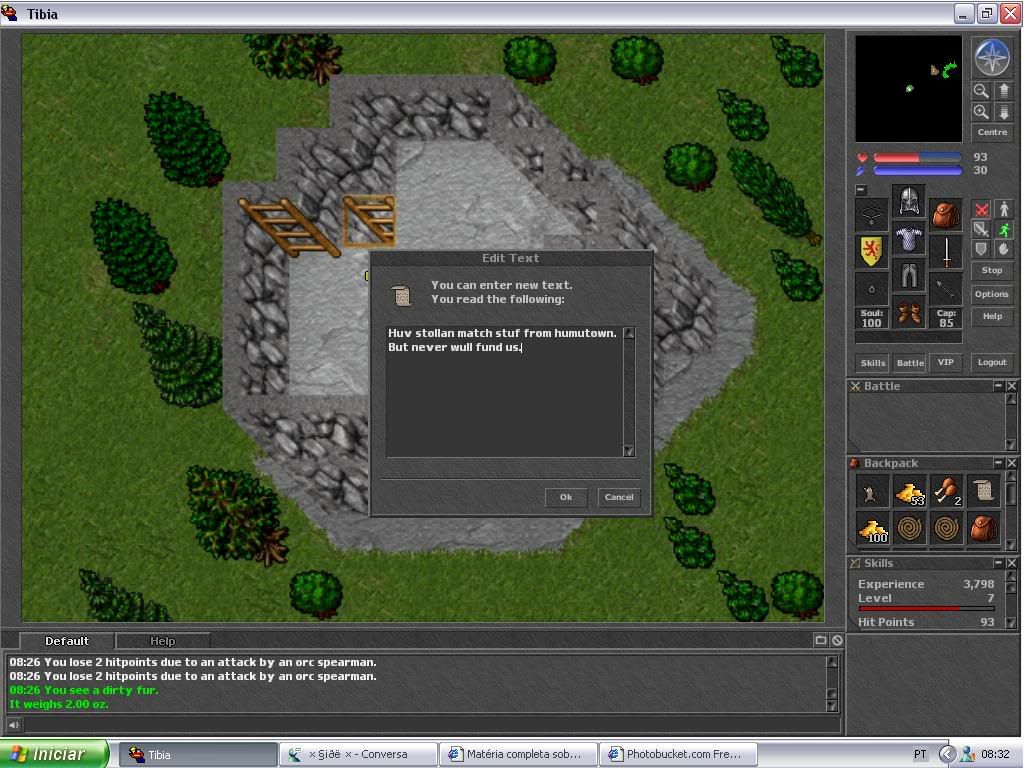Open the VIP list
1024x768 pixels.
(946, 362)
